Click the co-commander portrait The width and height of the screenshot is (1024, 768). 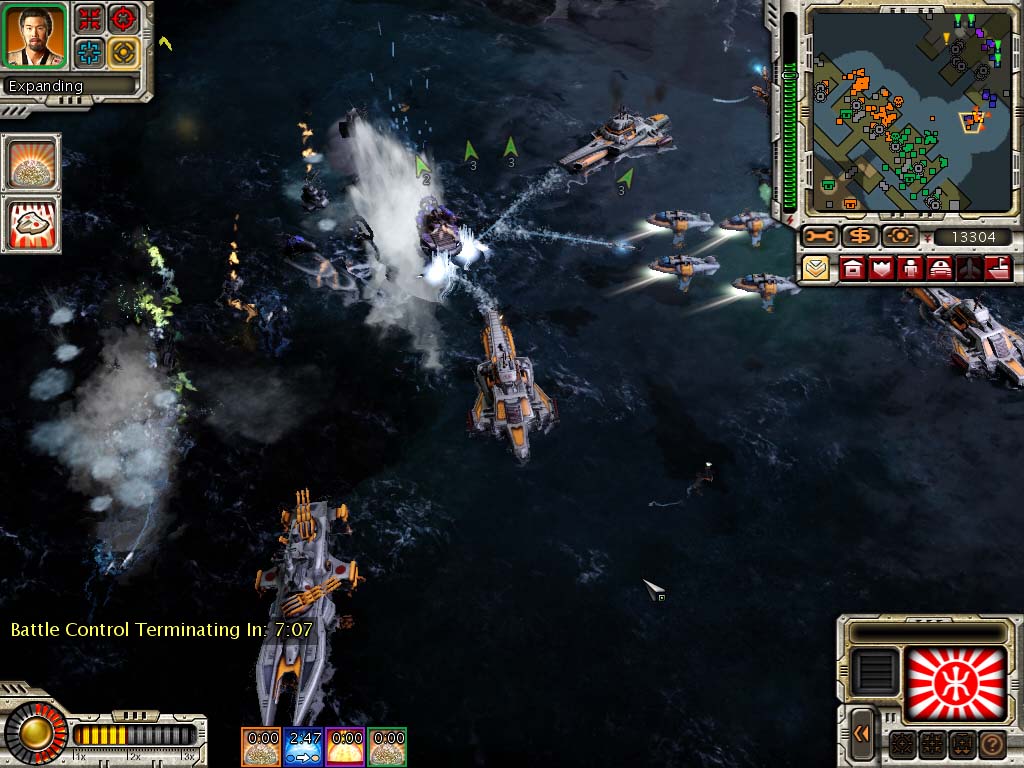point(35,35)
